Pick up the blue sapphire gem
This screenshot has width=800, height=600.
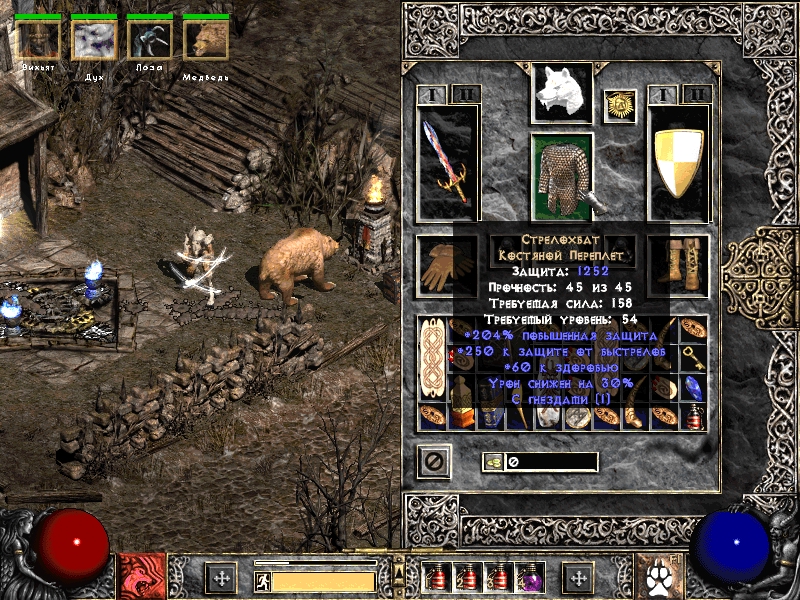(x=694, y=388)
